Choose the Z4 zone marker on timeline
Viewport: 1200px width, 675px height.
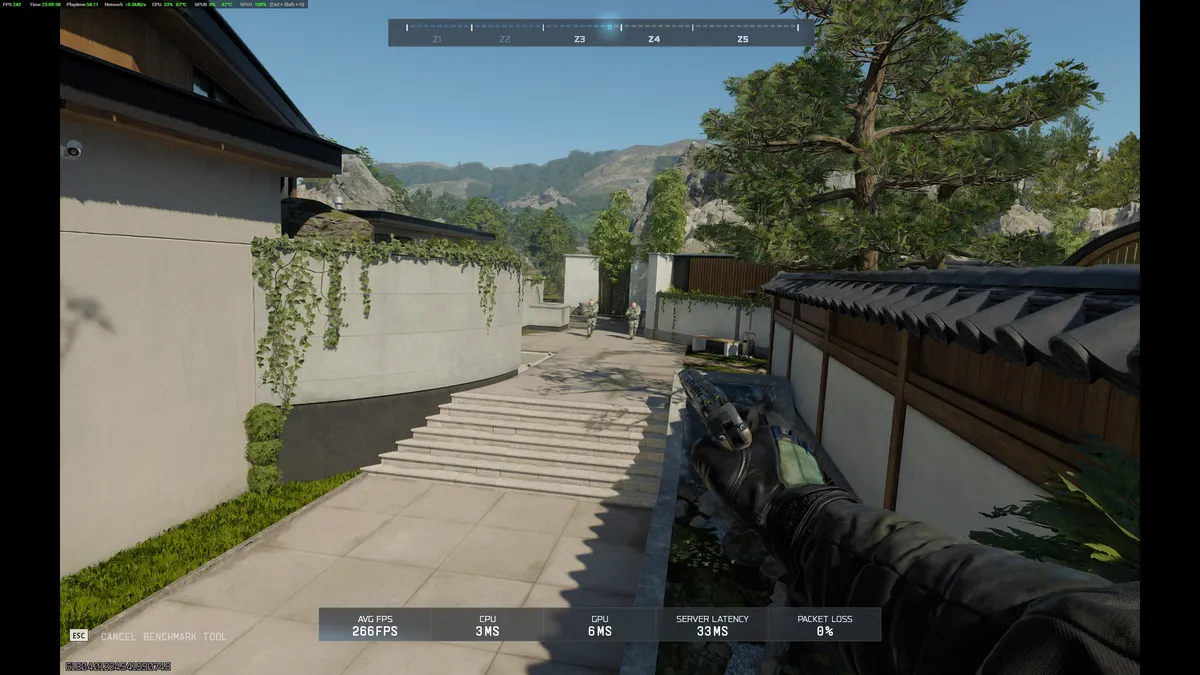[x=654, y=39]
